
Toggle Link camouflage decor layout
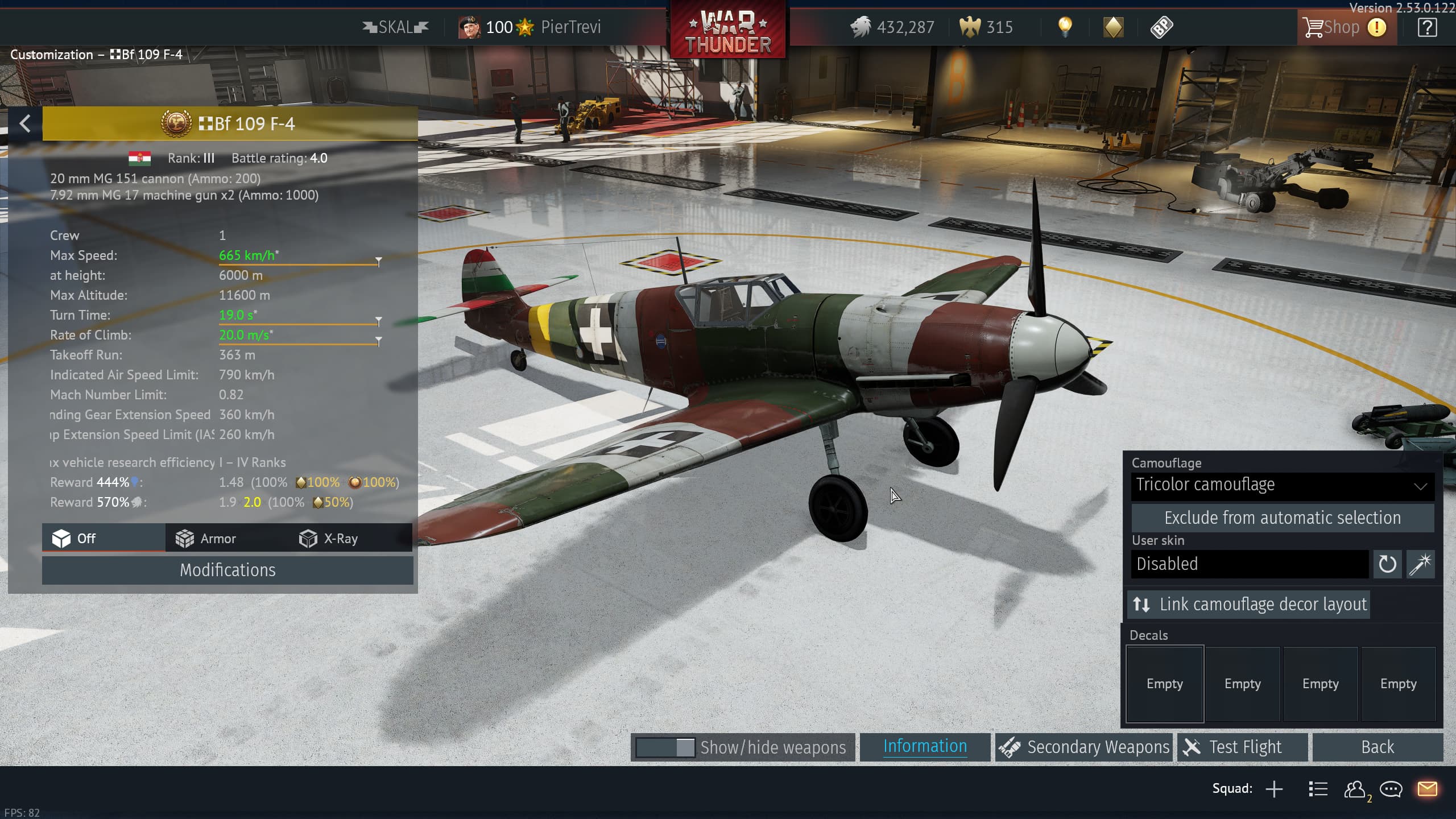coord(1249,604)
